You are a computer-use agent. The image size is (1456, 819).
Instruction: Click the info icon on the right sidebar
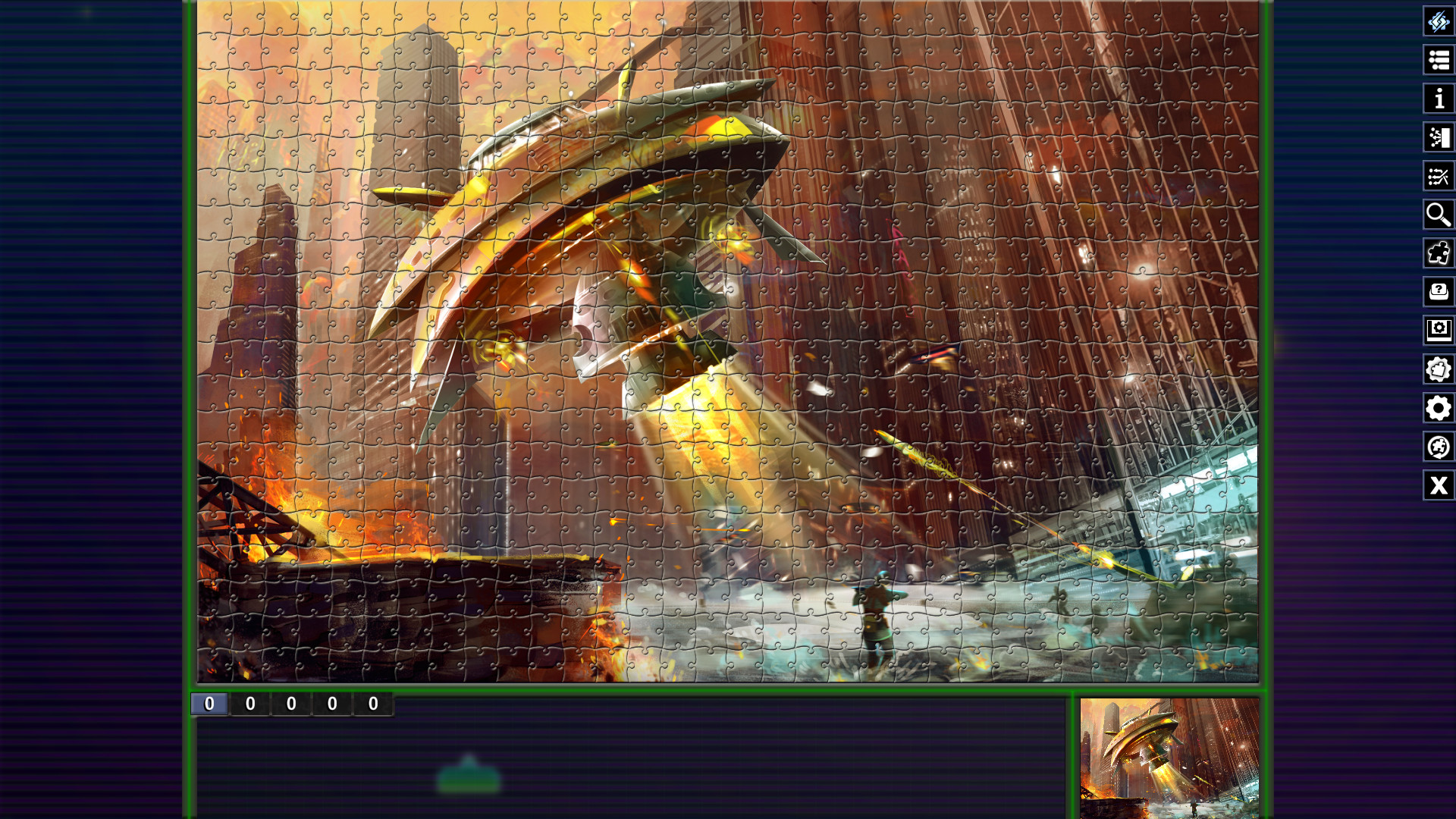[1439, 98]
